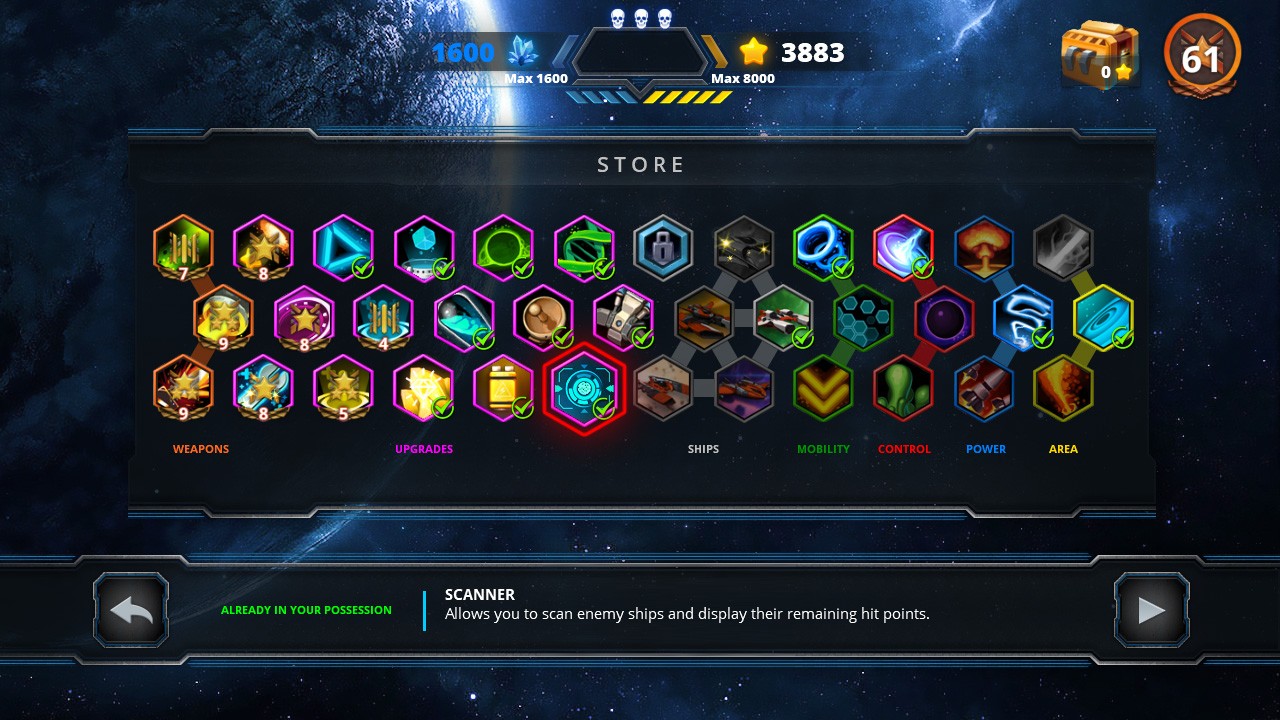The height and width of the screenshot is (720, 1280).
Task: Select the teal hexagon shield ability
Action: point(863,318)
